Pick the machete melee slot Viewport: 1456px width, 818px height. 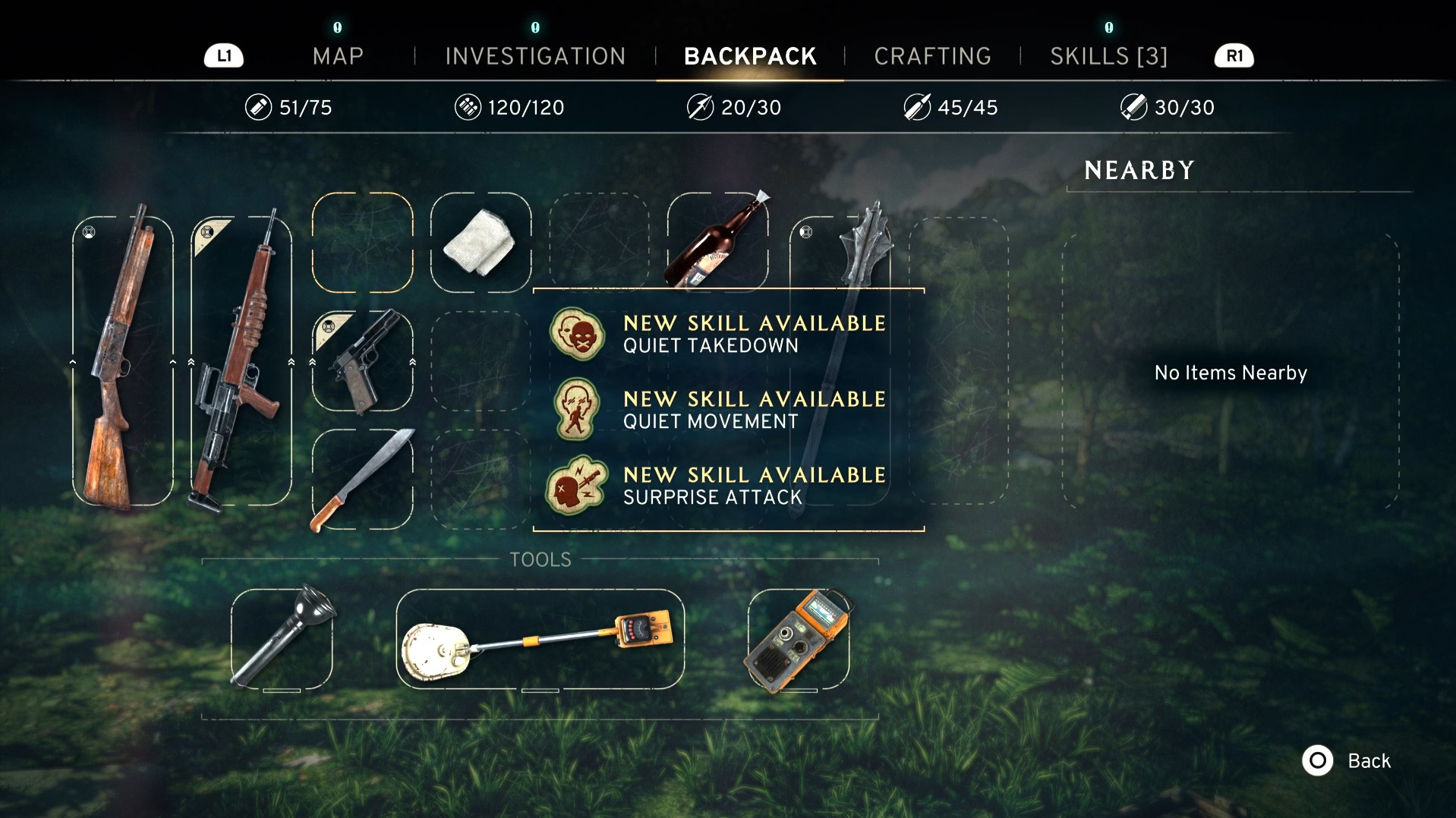coord(363,480)
